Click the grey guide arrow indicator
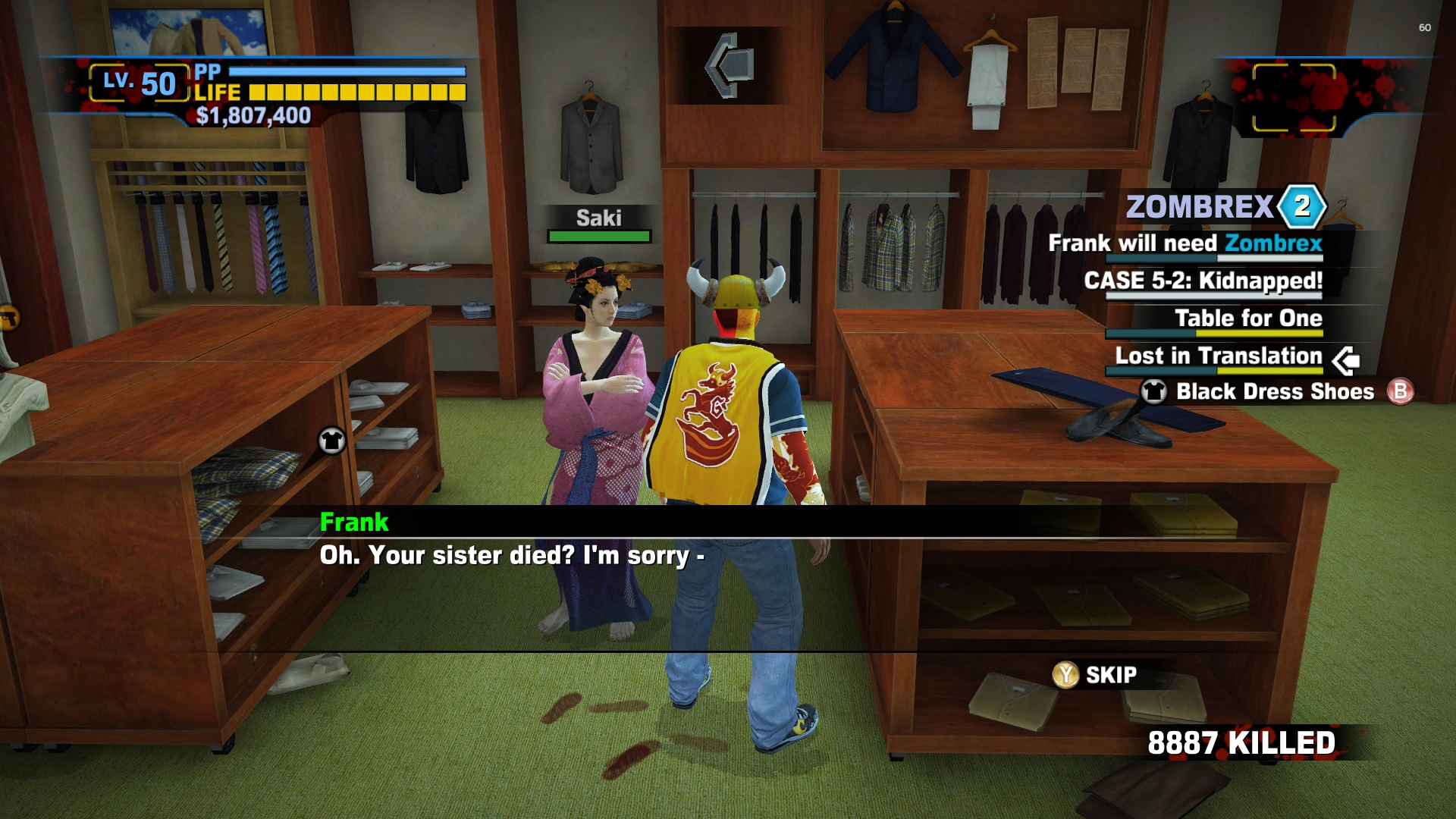1456x819 pixels. click(730, 65)
